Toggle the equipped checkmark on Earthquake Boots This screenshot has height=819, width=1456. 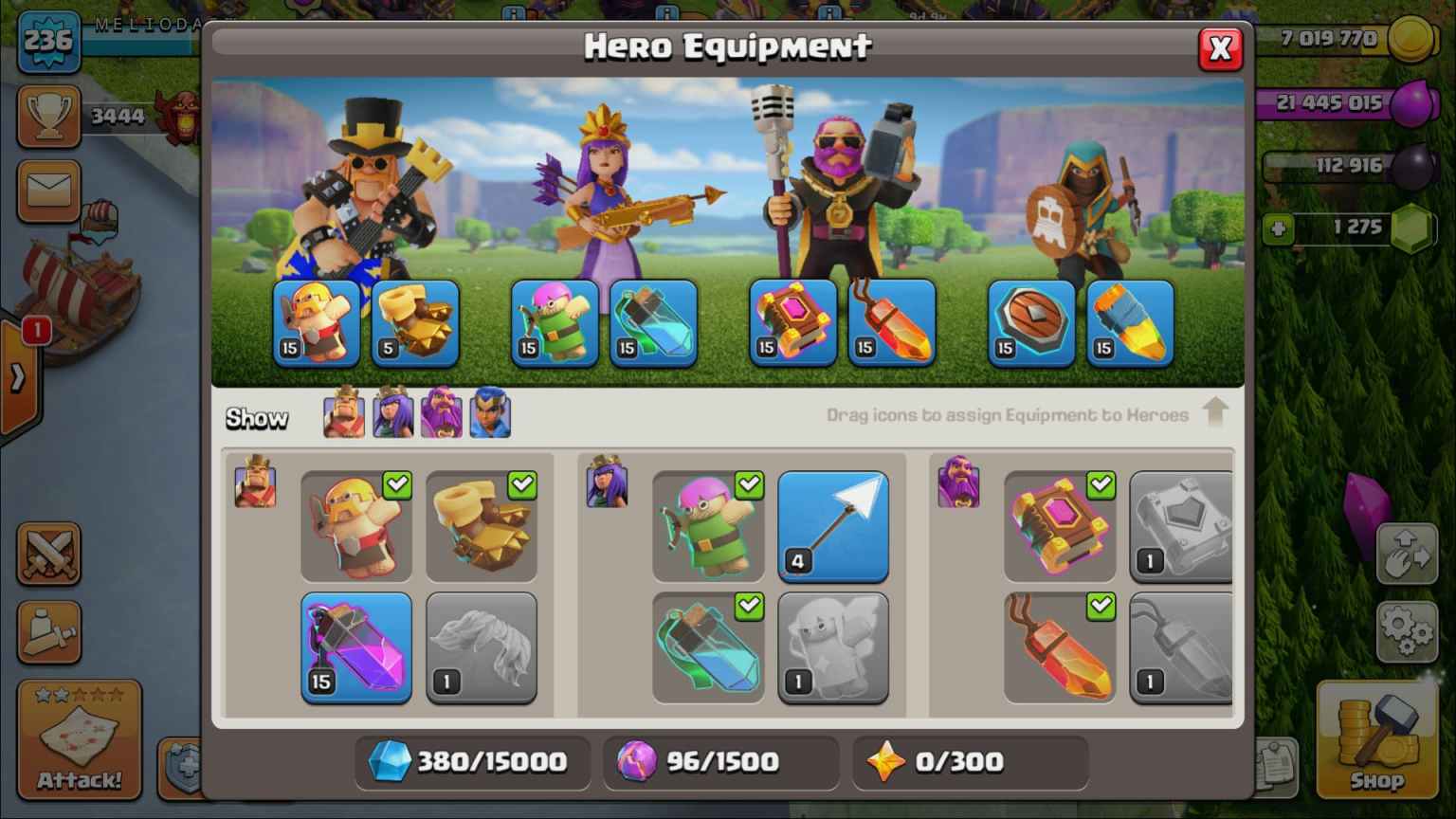point(519,484)
